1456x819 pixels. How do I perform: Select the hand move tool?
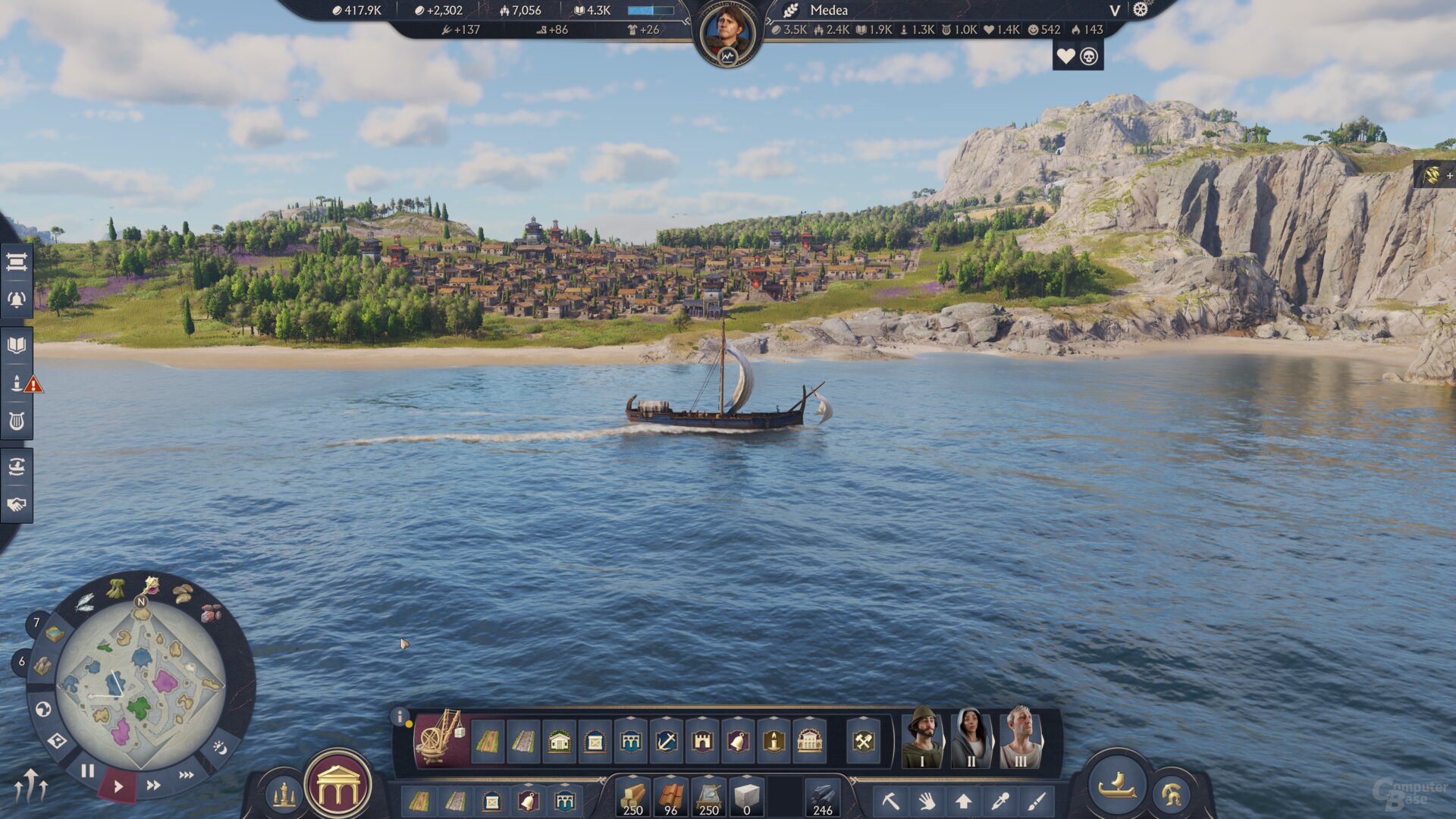tap(926, 802)
